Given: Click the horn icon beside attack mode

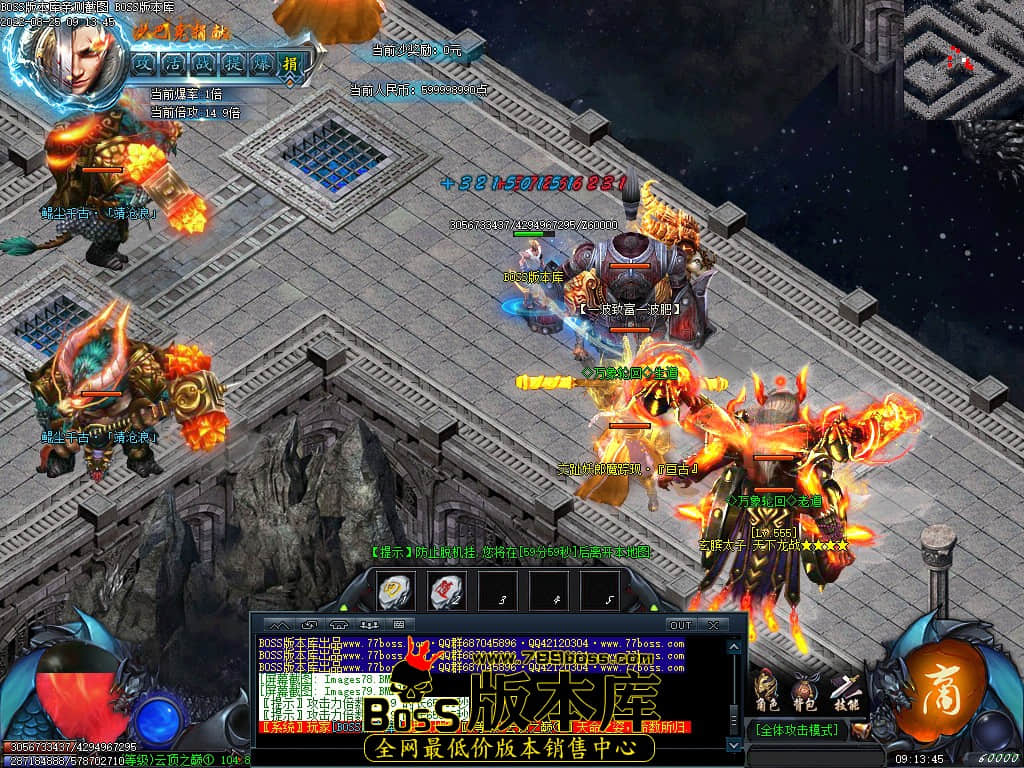Looking at the screenshot, I should pyautogui.click(x=862, y=731).
